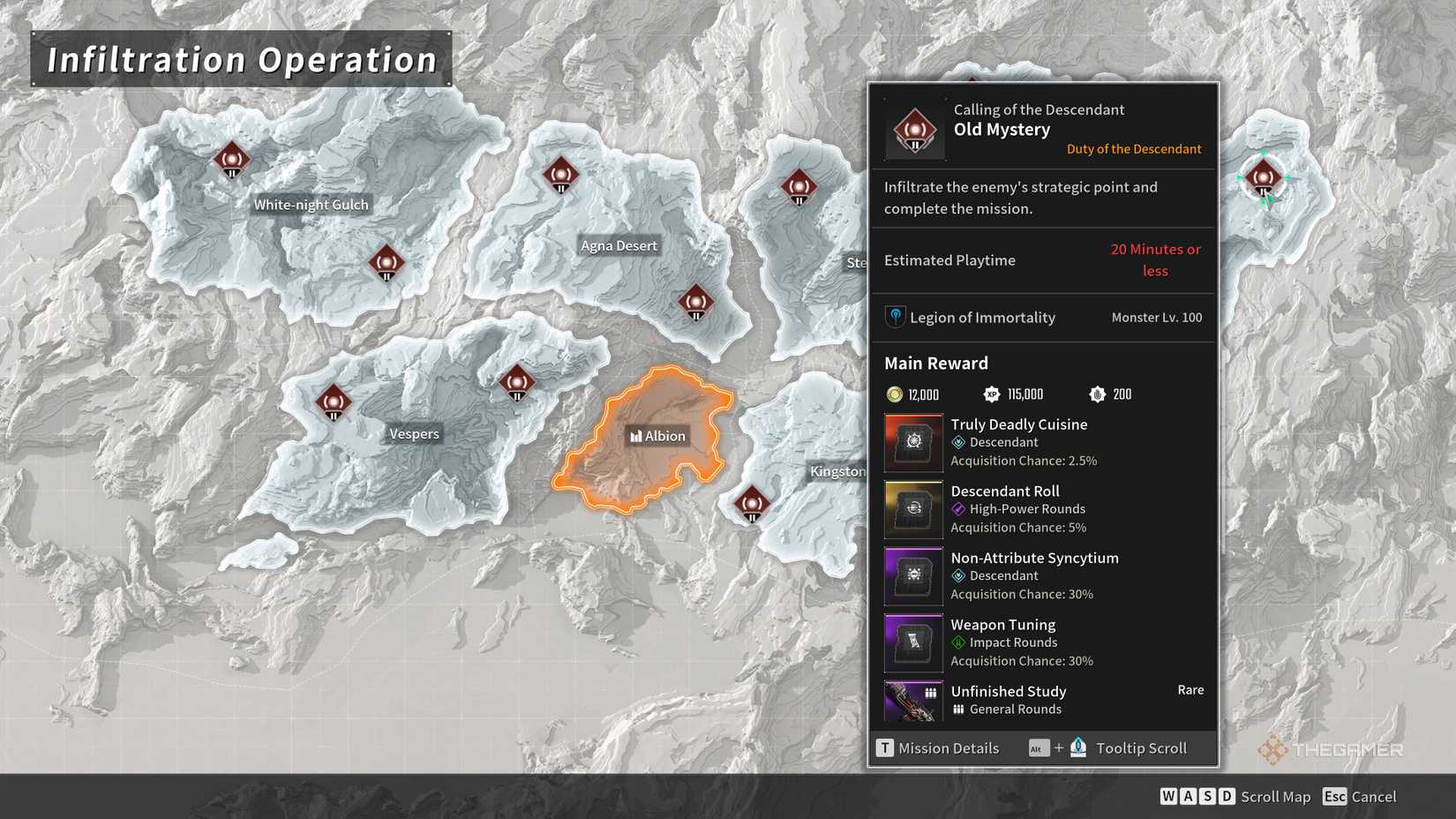Image resolution: width=1456 pixels, height=819 pixels.
Task: Click the Descendant Roll reward thumbnail
Action: click(912, 509)
